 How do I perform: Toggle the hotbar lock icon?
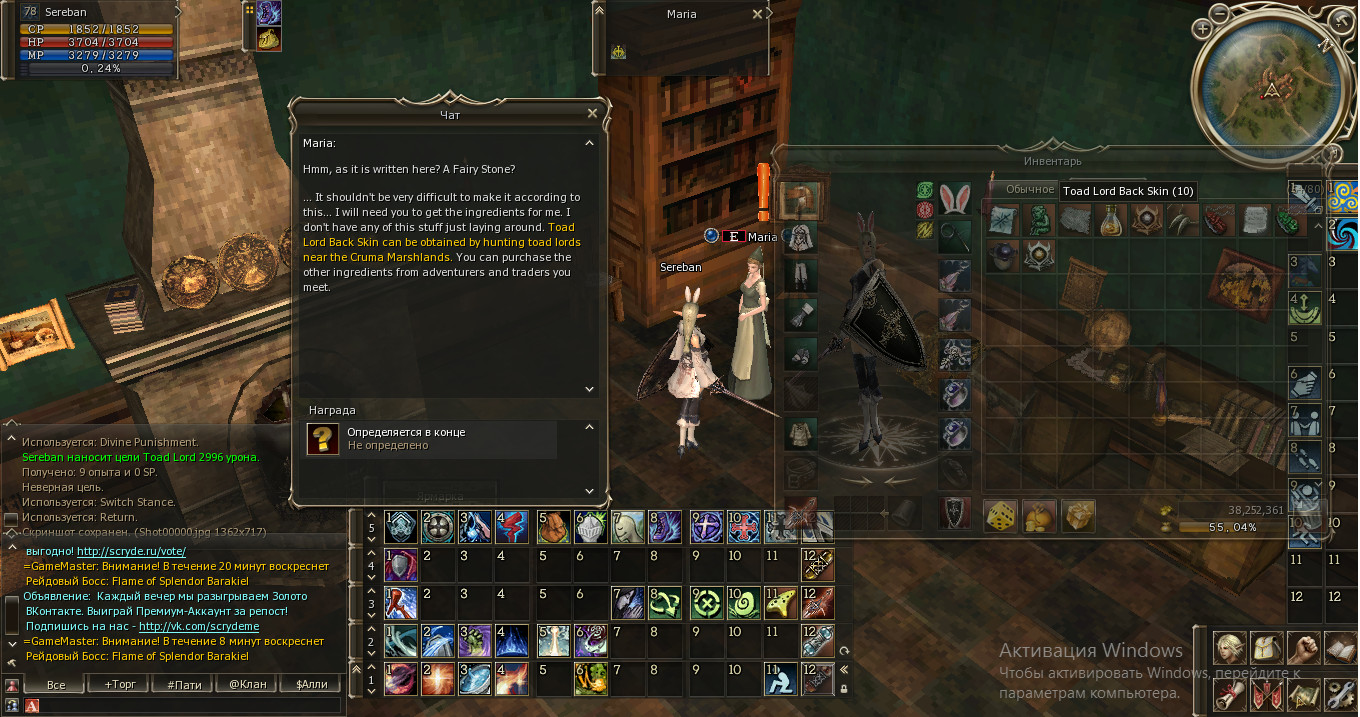pos(844,689)
